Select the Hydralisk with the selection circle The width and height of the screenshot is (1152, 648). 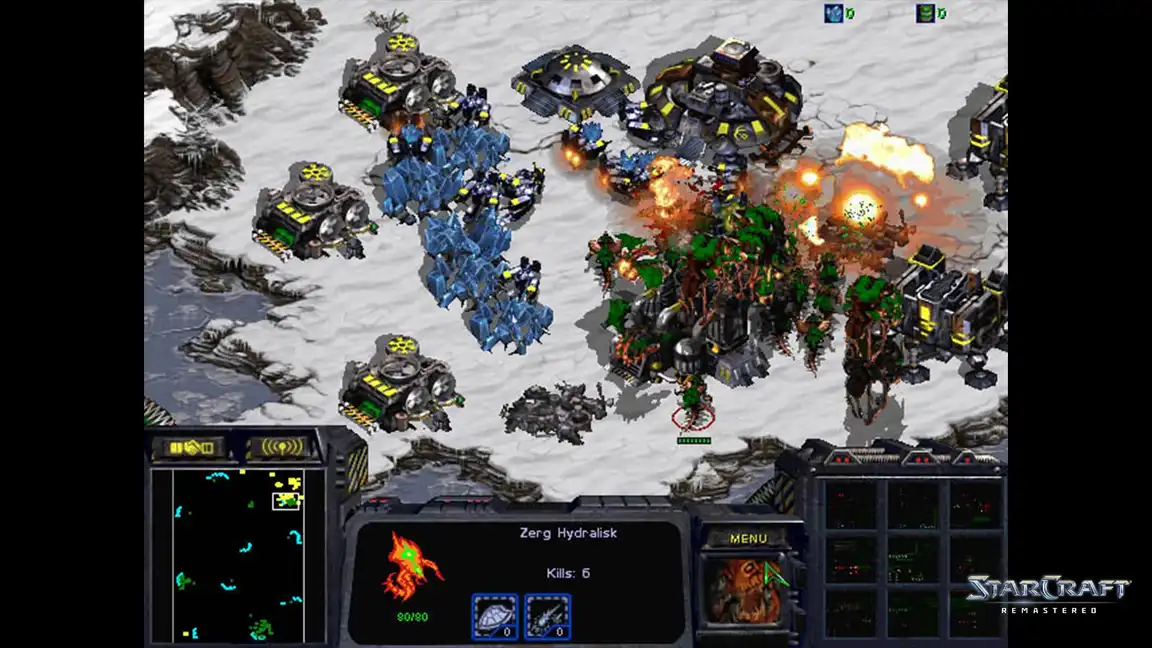coord(692,410)
